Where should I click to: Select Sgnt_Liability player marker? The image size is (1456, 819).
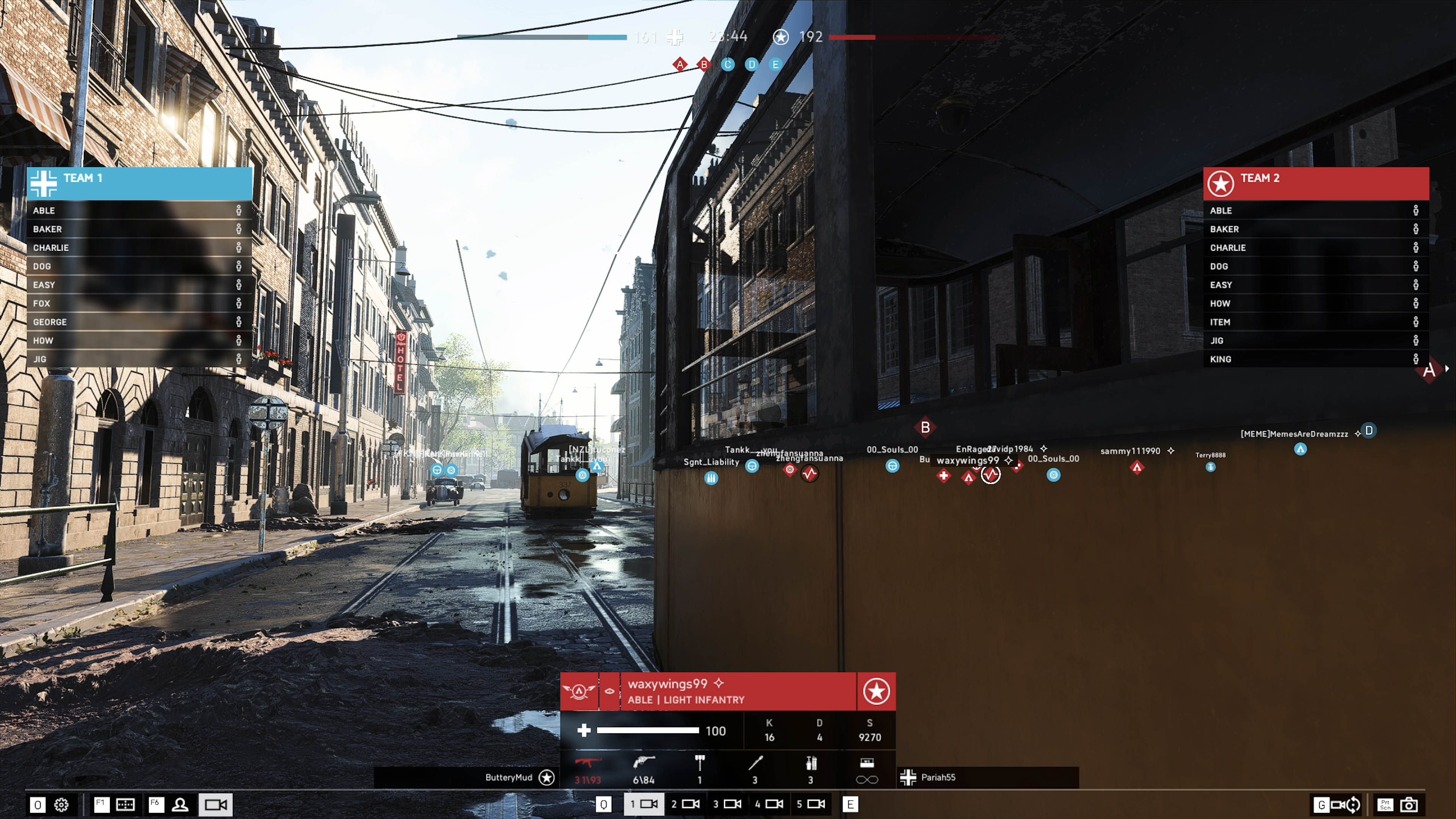(711, 478)
